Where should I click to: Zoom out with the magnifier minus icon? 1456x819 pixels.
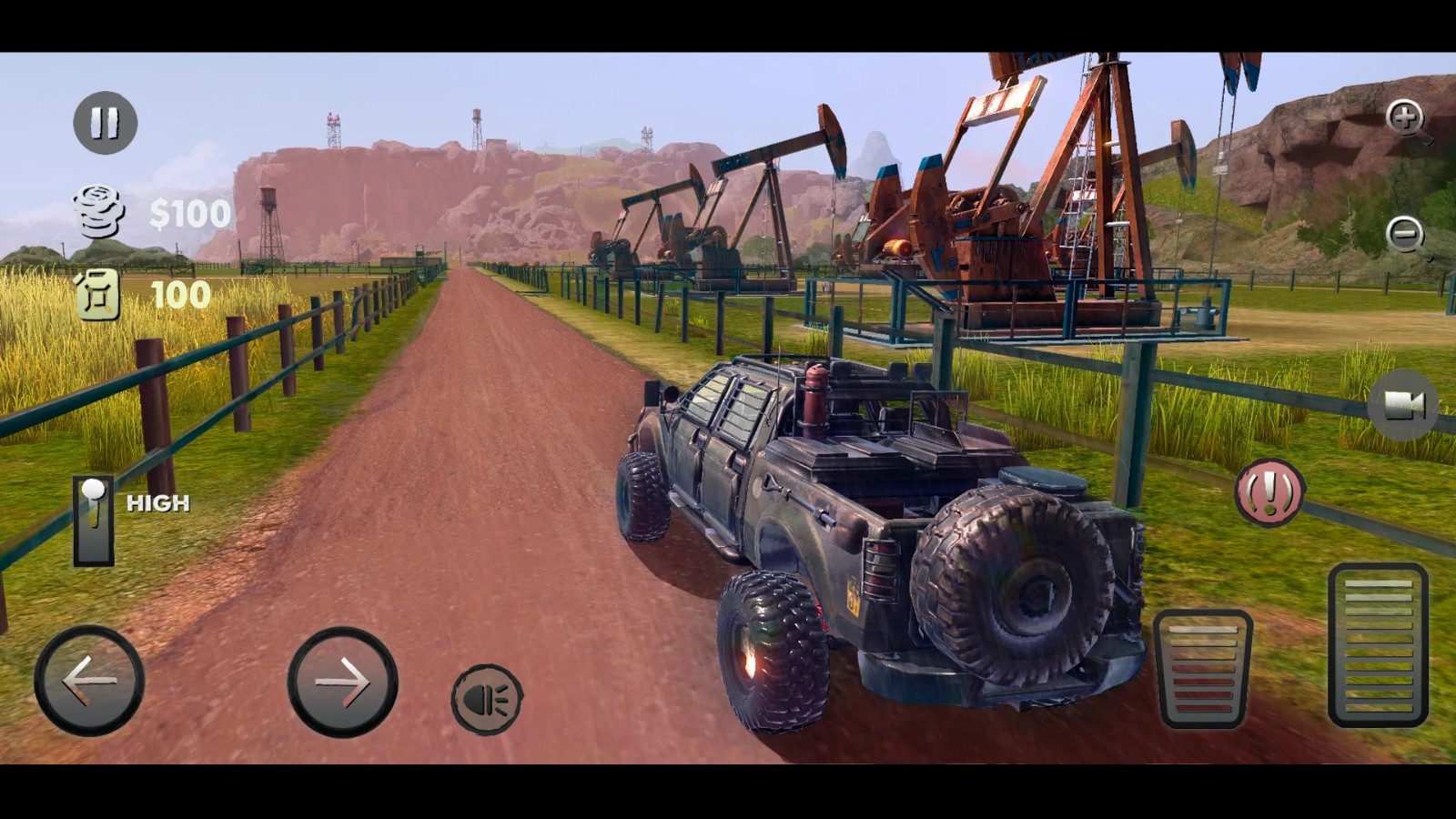(x=1406, y=235)
